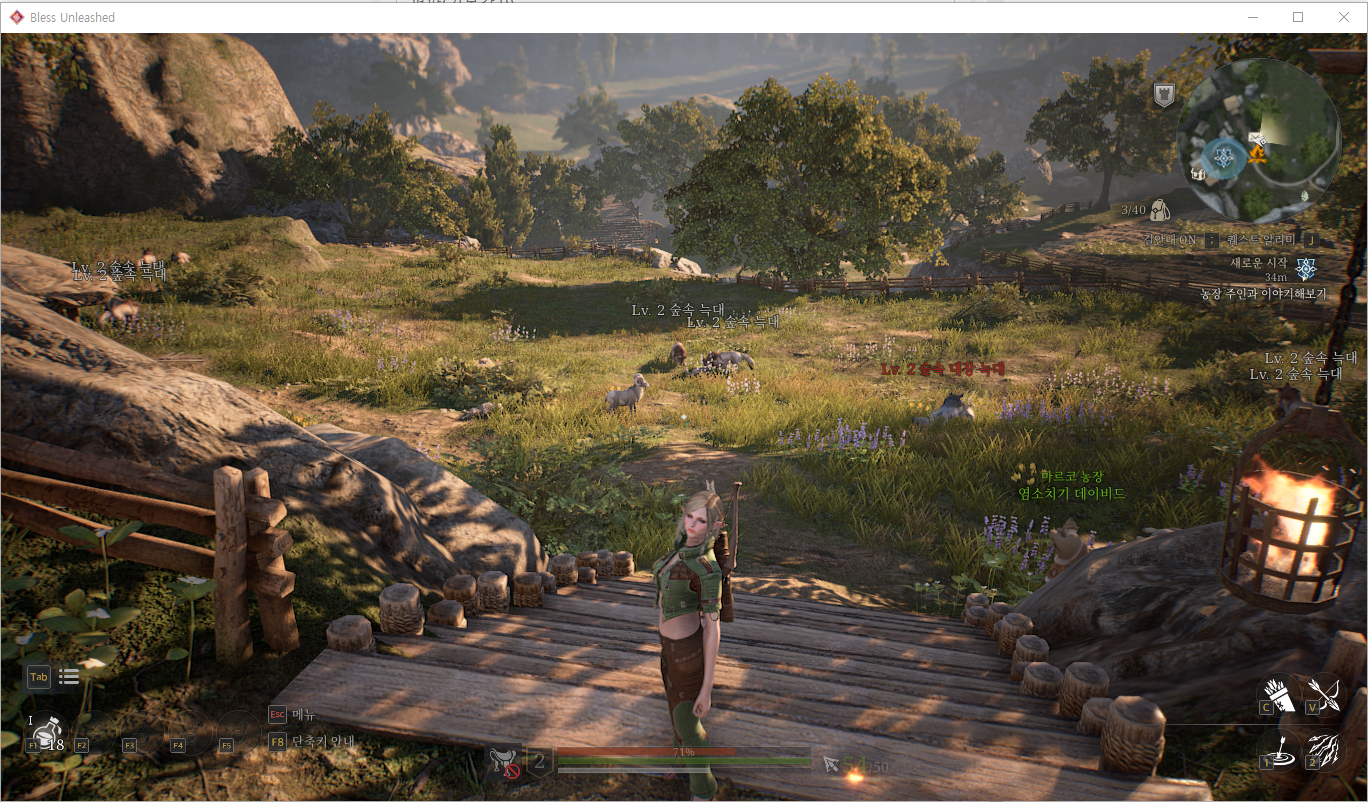Open the list menu icon beside Tab

tap(69, 677)
